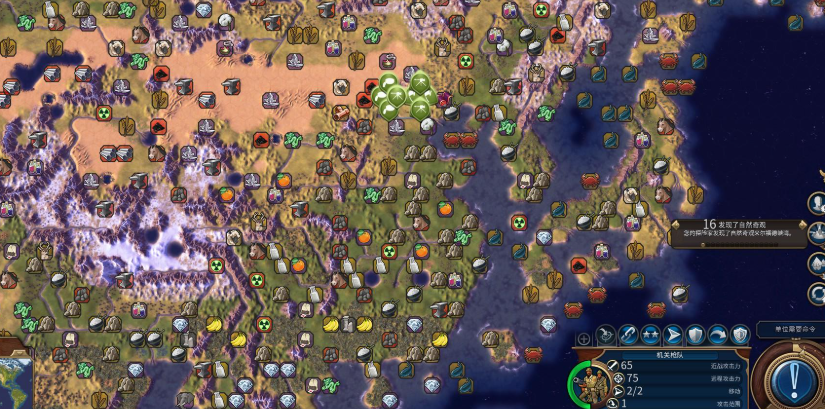Viewport: 825px width, 409px height.
Task: Choose the curved arrow skip turn action
Action: pyautogui.click(x=717, y=335)
